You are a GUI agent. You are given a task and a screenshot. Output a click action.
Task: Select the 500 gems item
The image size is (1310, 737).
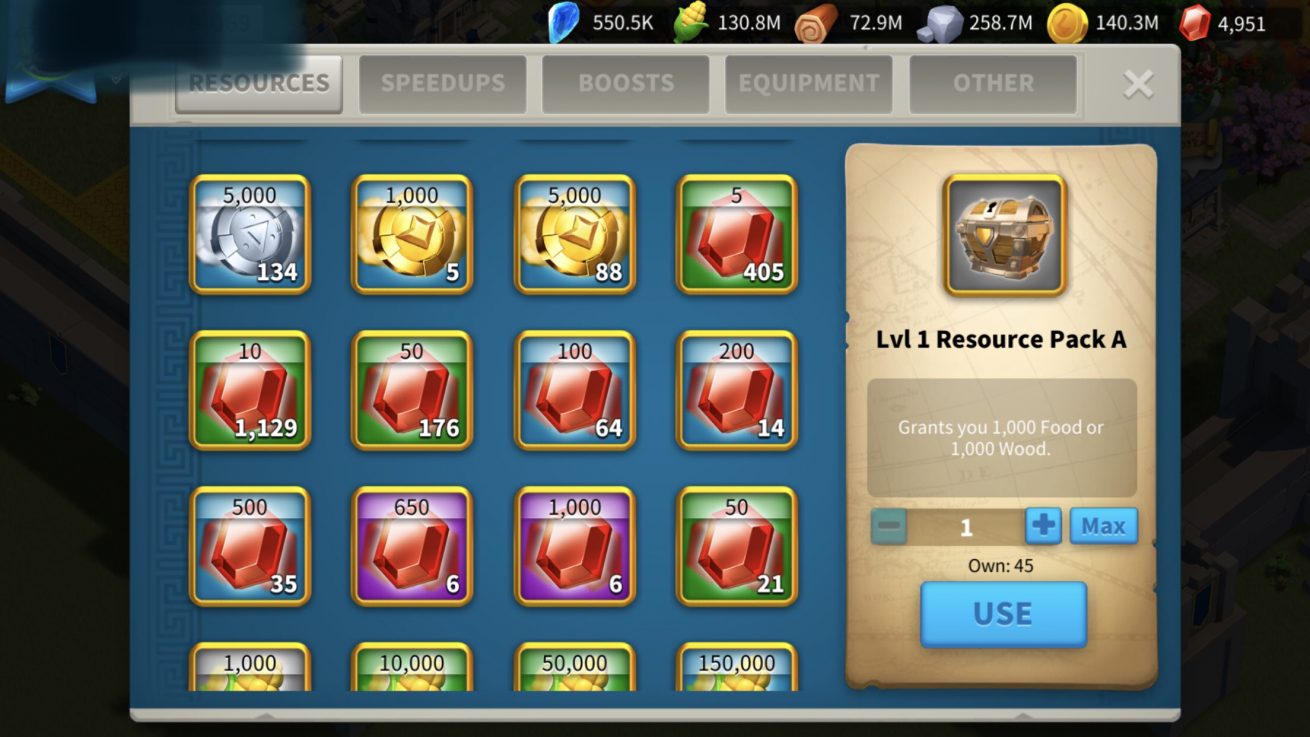pos(250,546)
